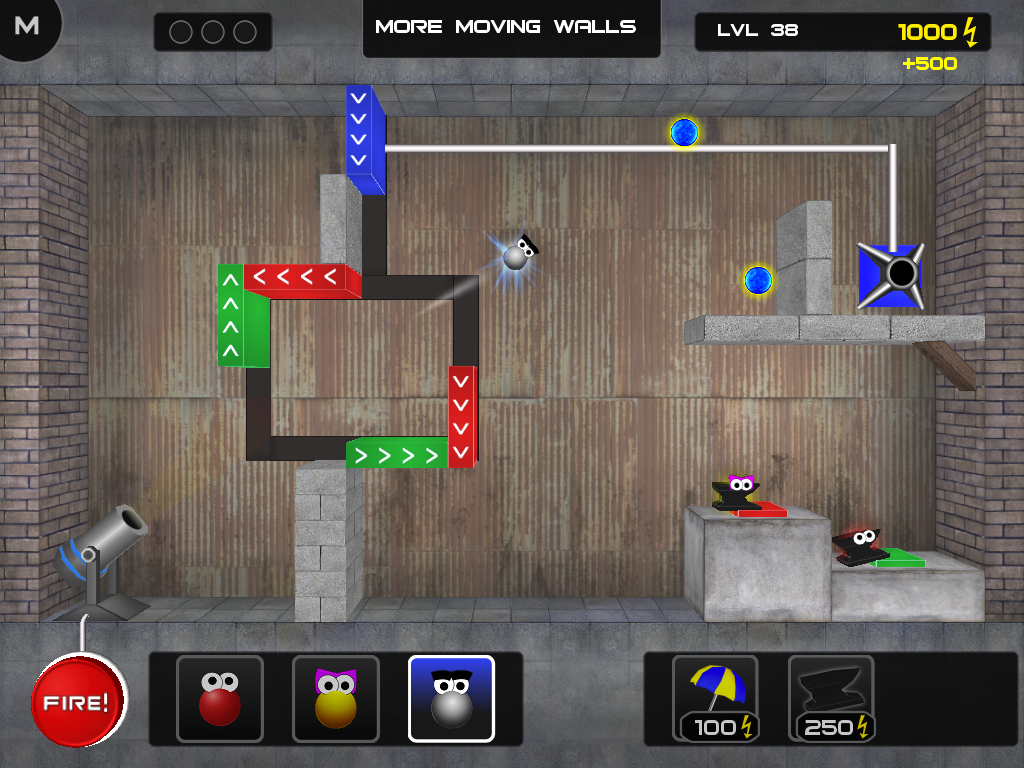Image resolution: width=1024 pixels, height=768 pixels.
Task: Hit the red FIRE! button
Action: tap(79, 700)
